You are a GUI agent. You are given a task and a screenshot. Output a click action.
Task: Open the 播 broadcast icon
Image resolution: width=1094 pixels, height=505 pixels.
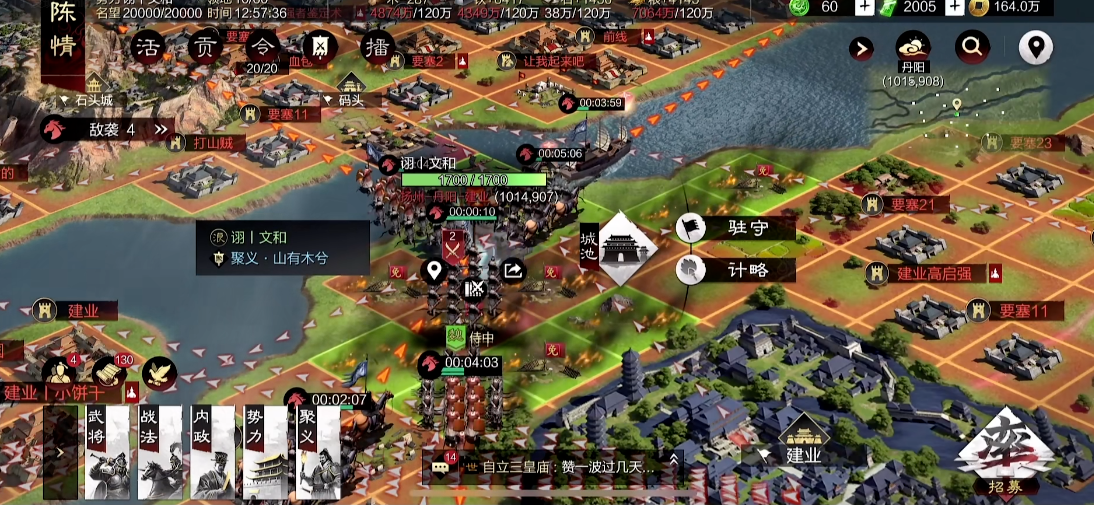pos(377,47)
